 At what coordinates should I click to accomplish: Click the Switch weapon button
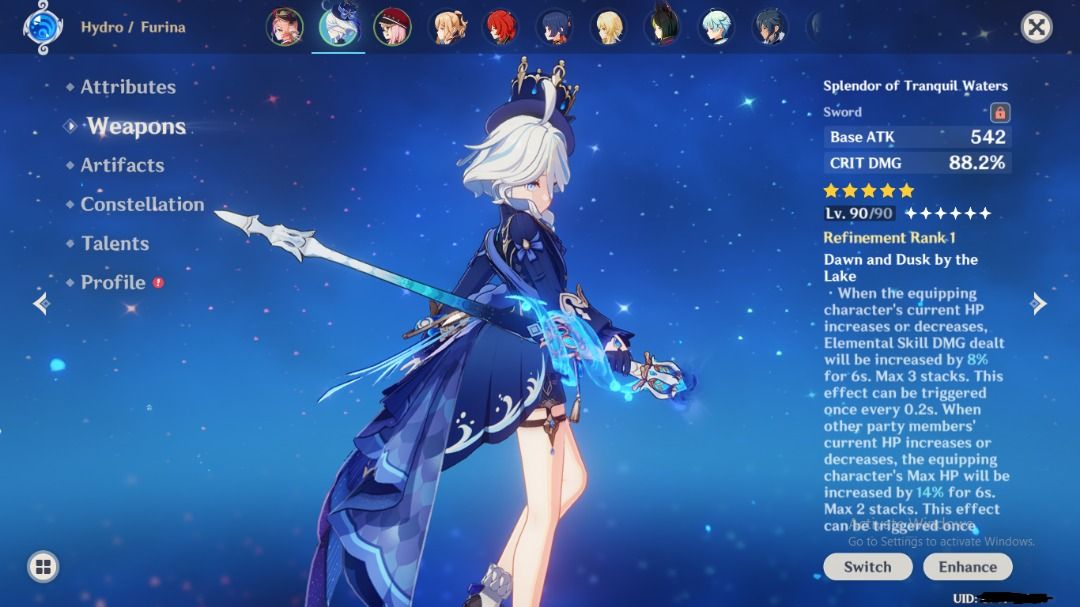point(867,566)
